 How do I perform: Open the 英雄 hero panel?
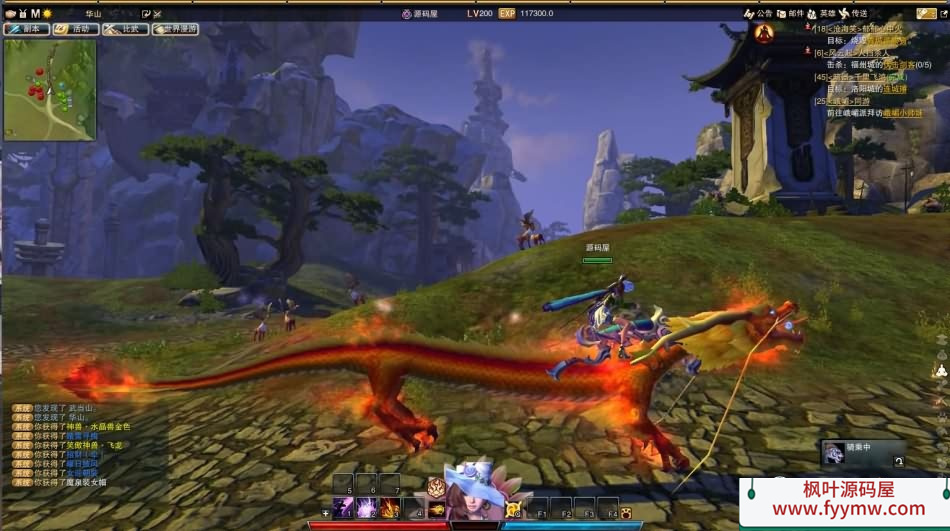[822, 13]
